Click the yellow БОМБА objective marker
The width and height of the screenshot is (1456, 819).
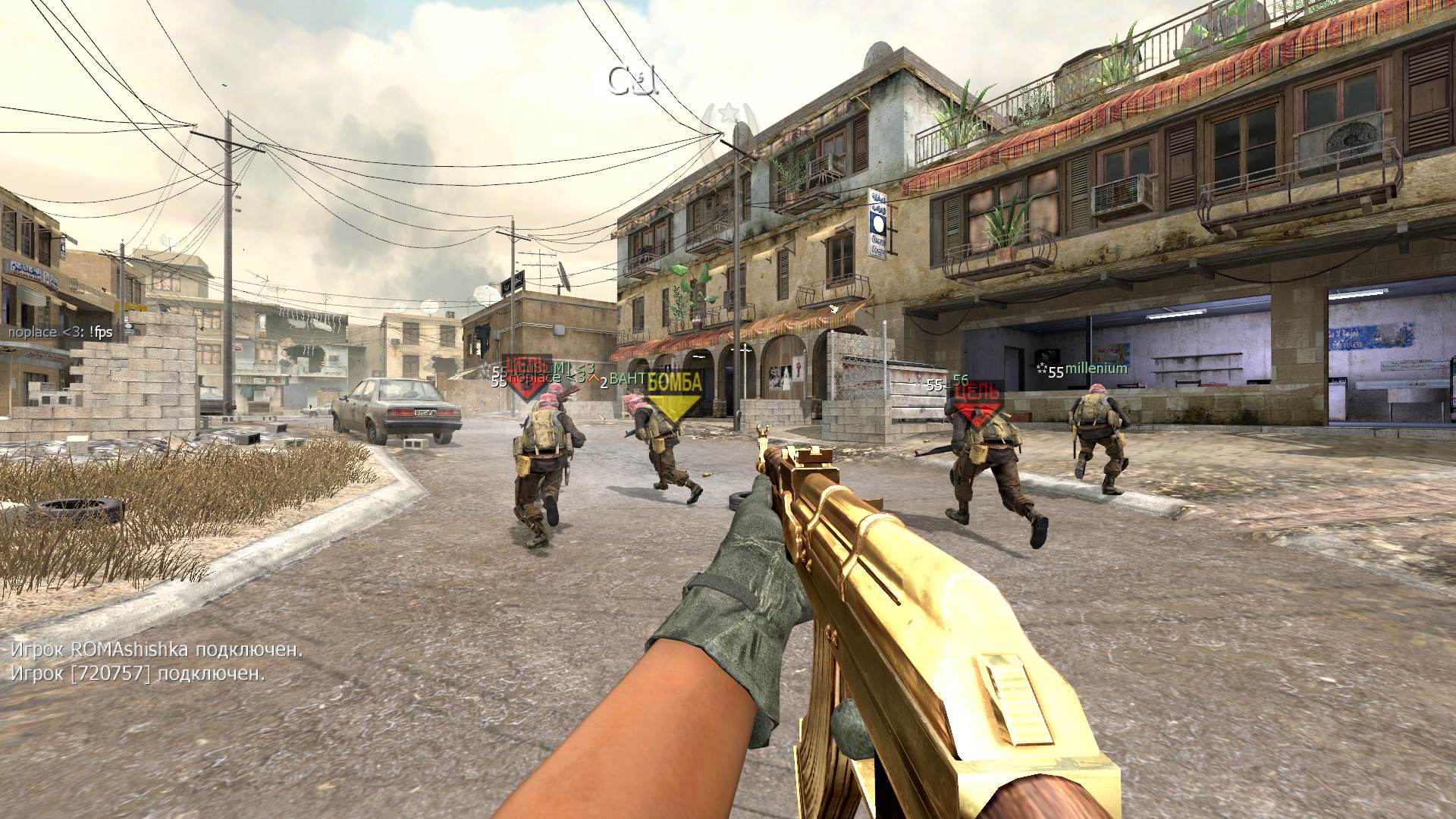(x=674, y=393)
